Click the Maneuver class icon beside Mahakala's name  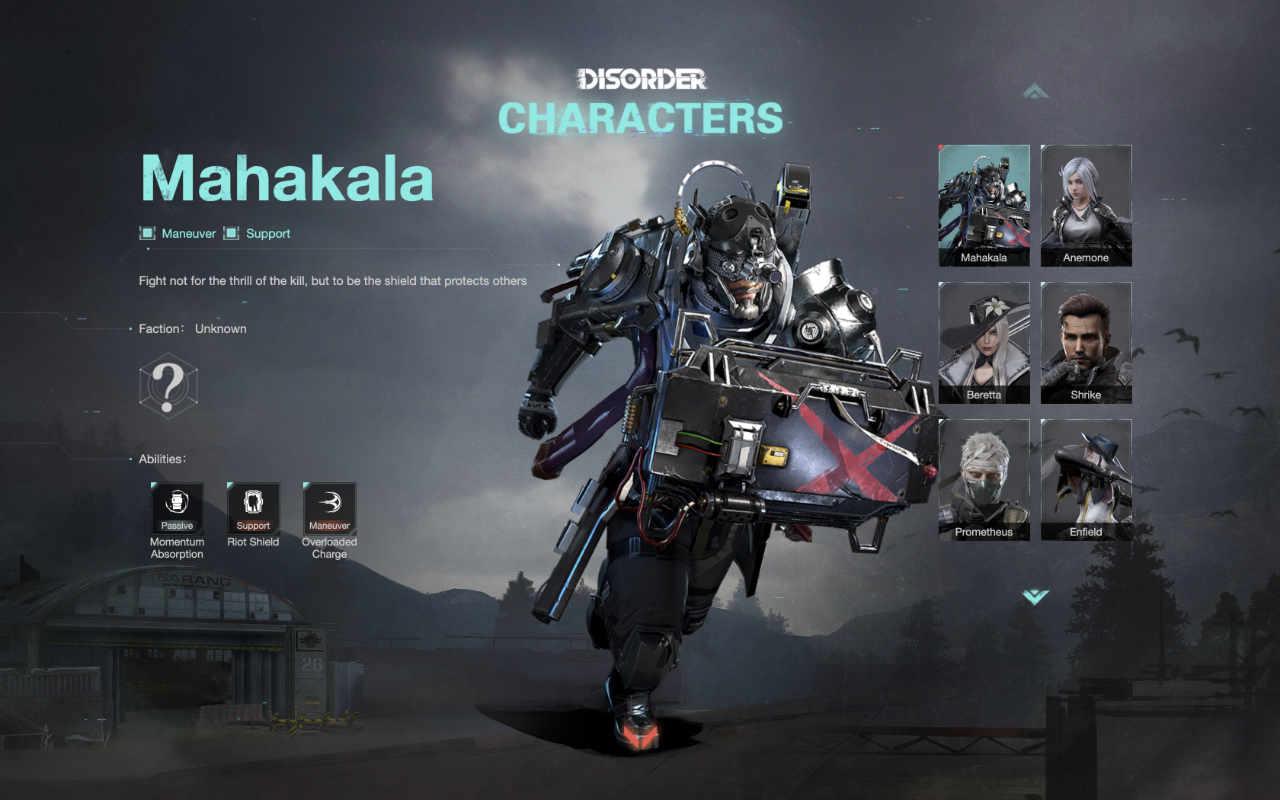[148, 233]
